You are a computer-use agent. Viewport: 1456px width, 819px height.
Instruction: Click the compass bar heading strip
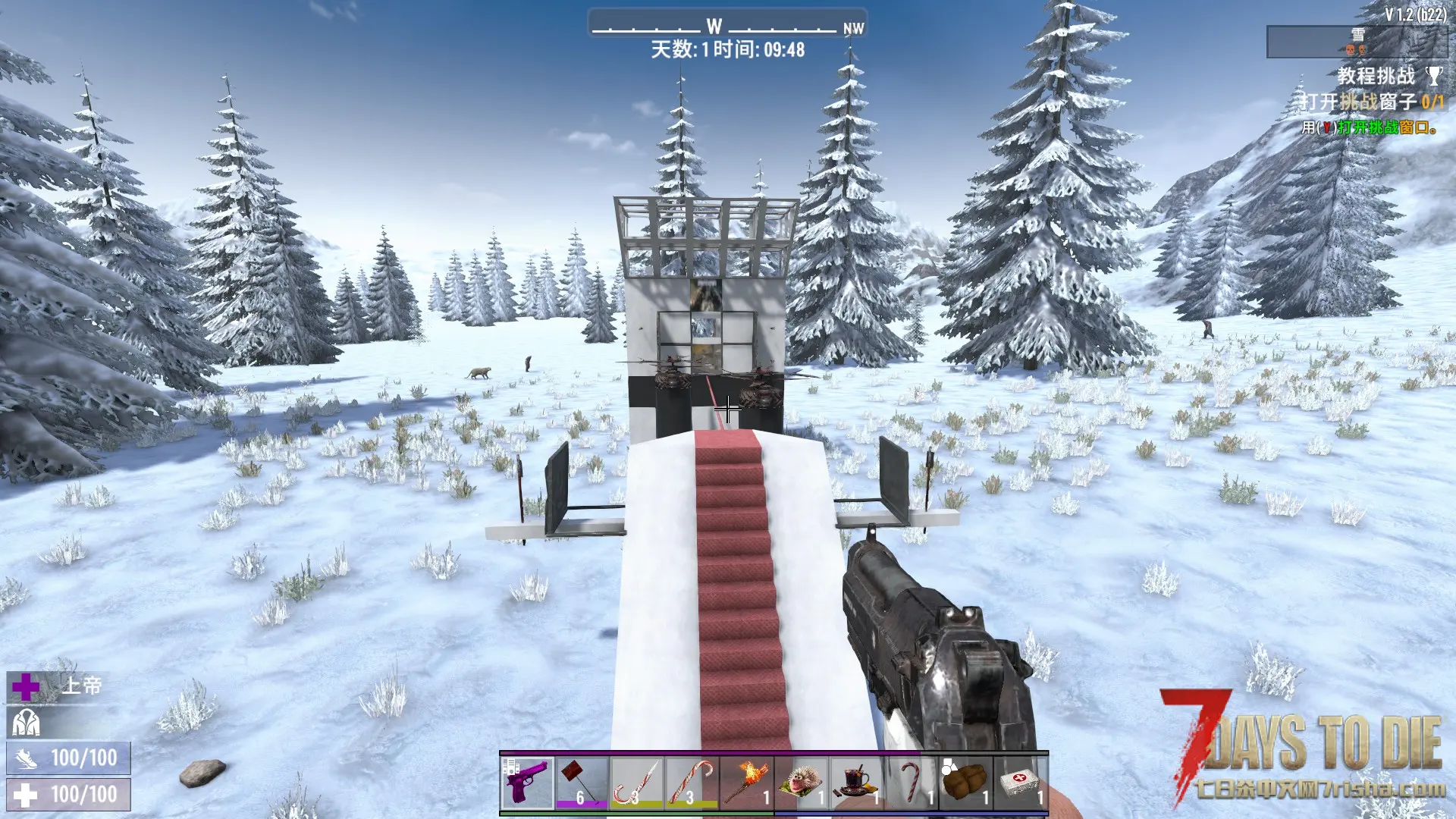click(x=726, y=27)
